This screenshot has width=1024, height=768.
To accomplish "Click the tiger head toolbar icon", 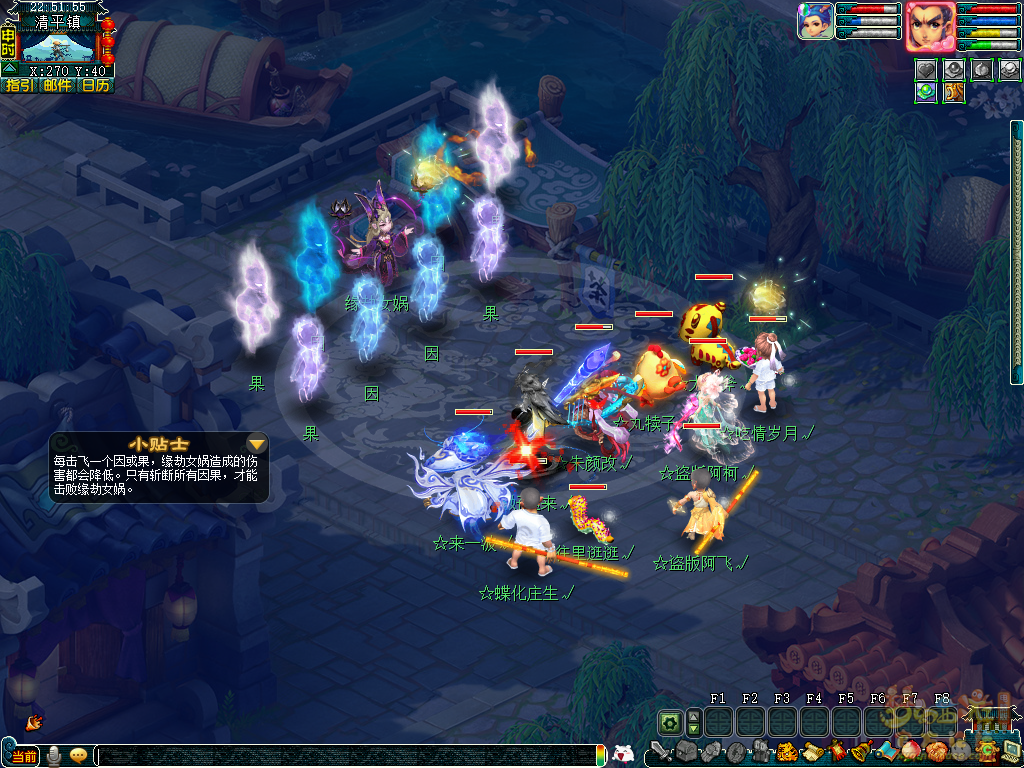I will click(787, 751).
